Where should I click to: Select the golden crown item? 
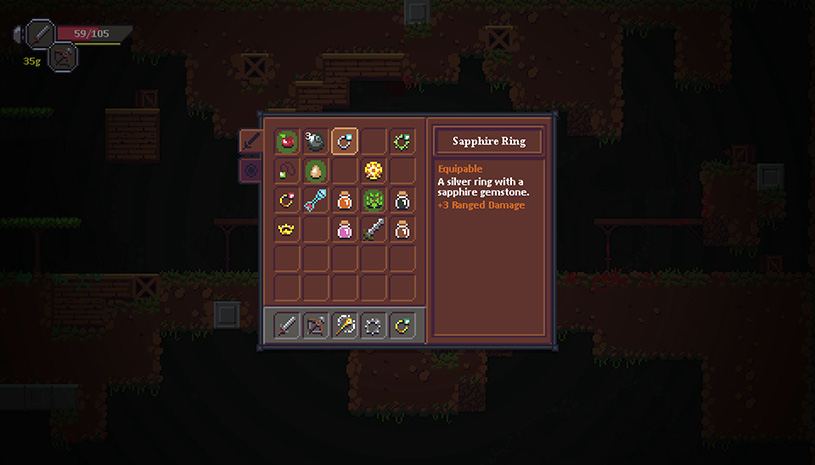point(287,229)
